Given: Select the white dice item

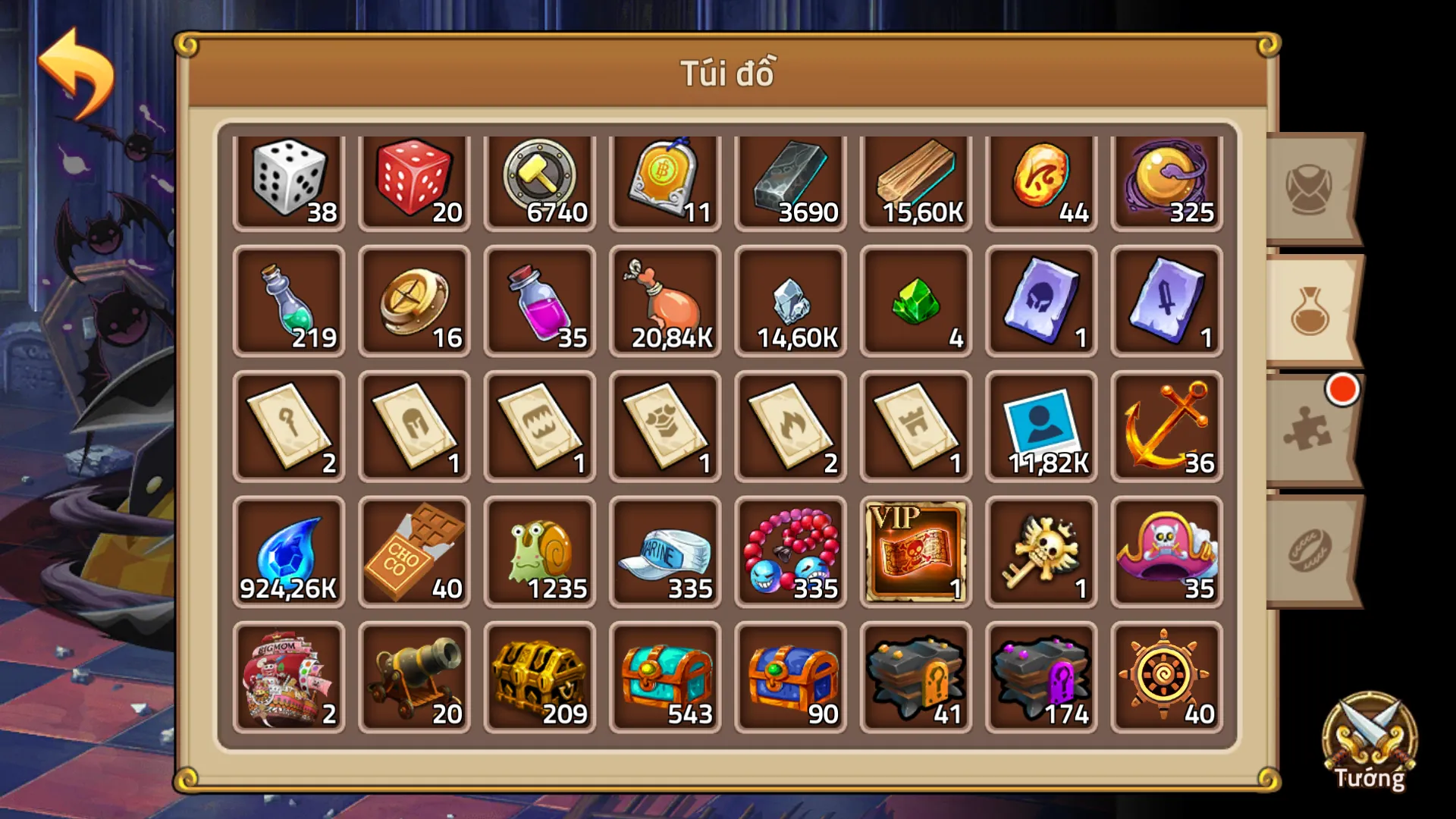Looking at the screenshot, I should 290,180.
